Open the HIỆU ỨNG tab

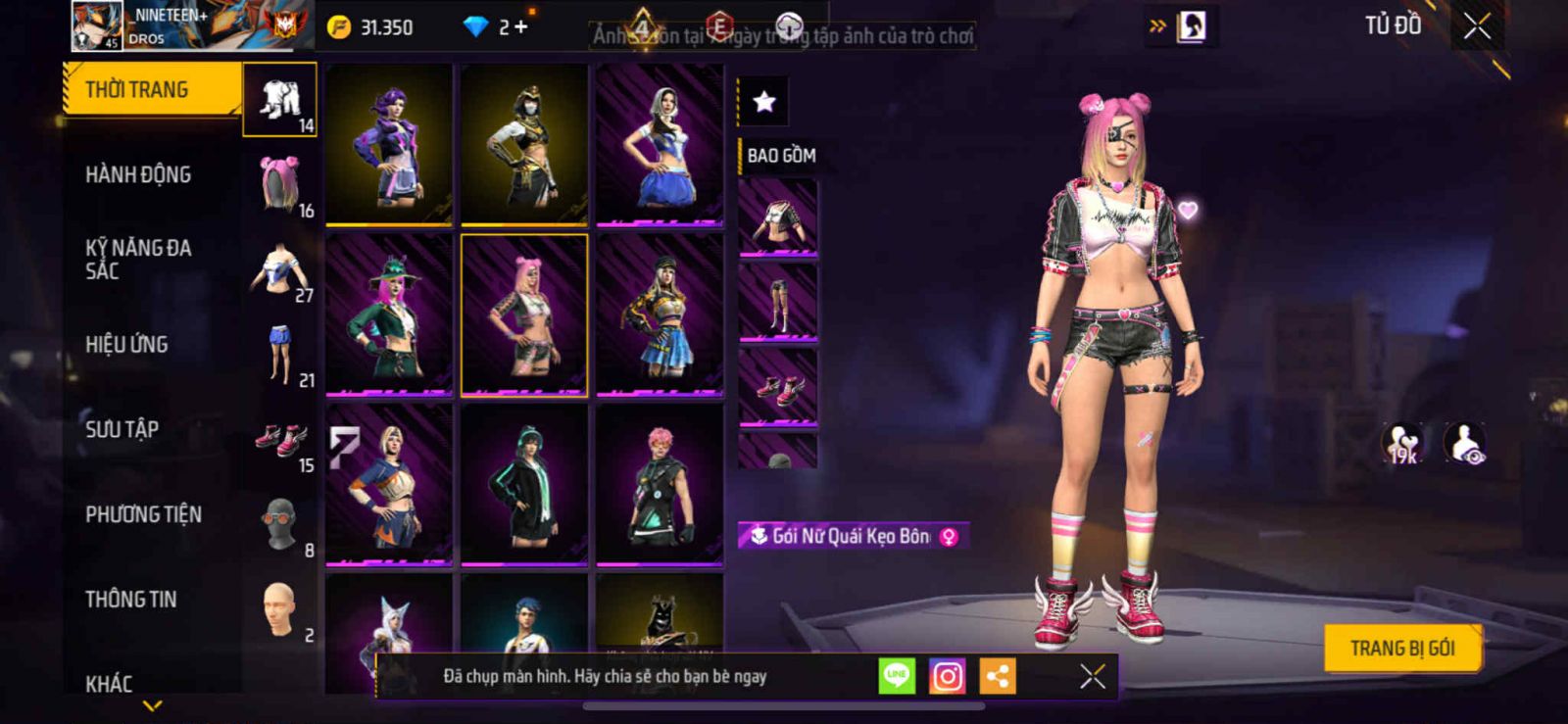[126, 345]
